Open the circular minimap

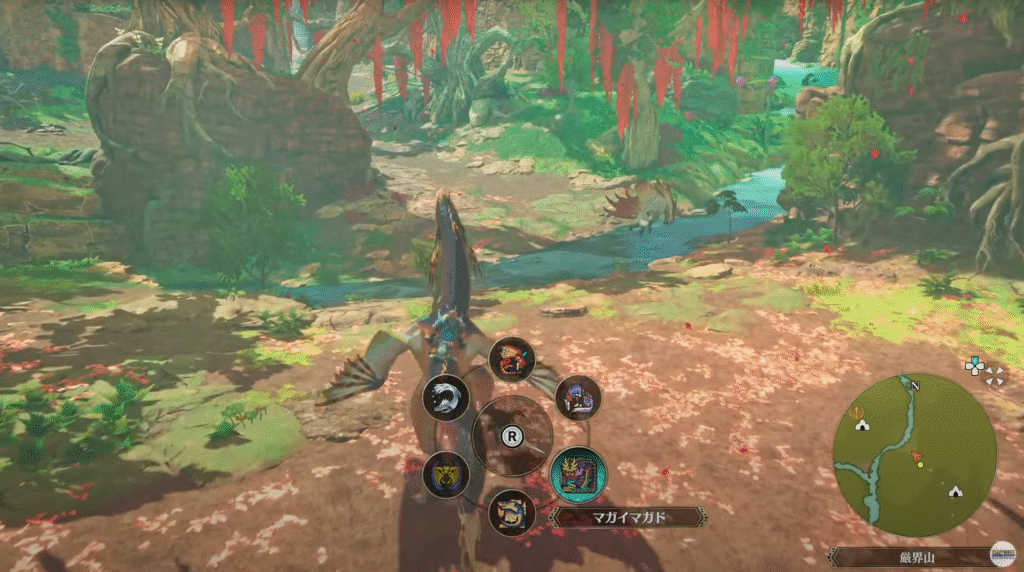coord(914,454)
